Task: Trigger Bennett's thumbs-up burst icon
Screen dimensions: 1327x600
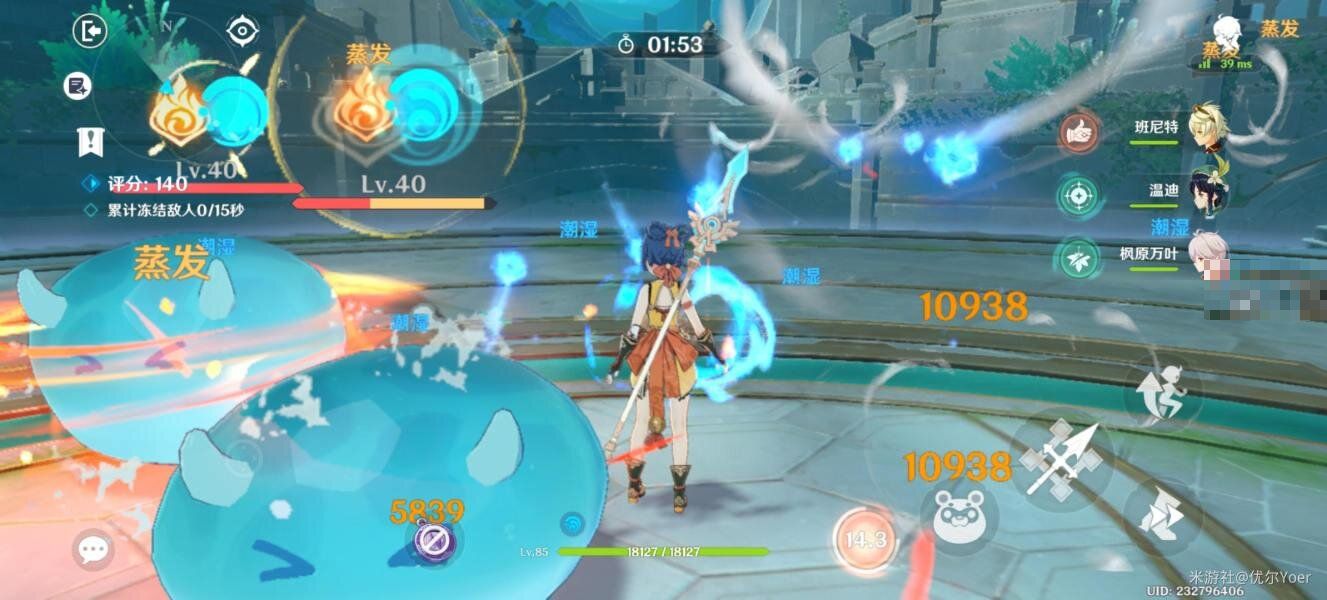Action: 1079,132
